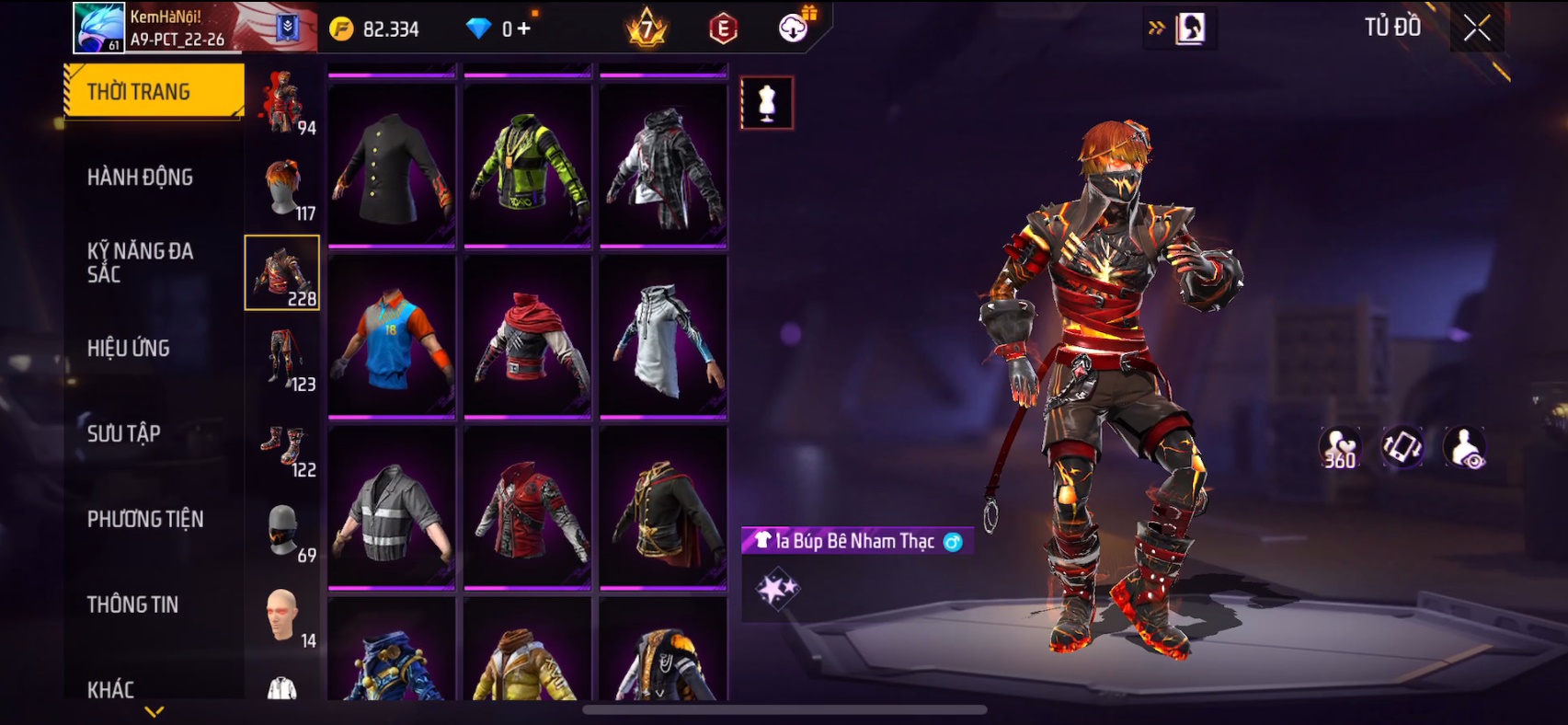Choose the red scarf top
This screenshot has height=725, width=1568.
coord(527,337)
